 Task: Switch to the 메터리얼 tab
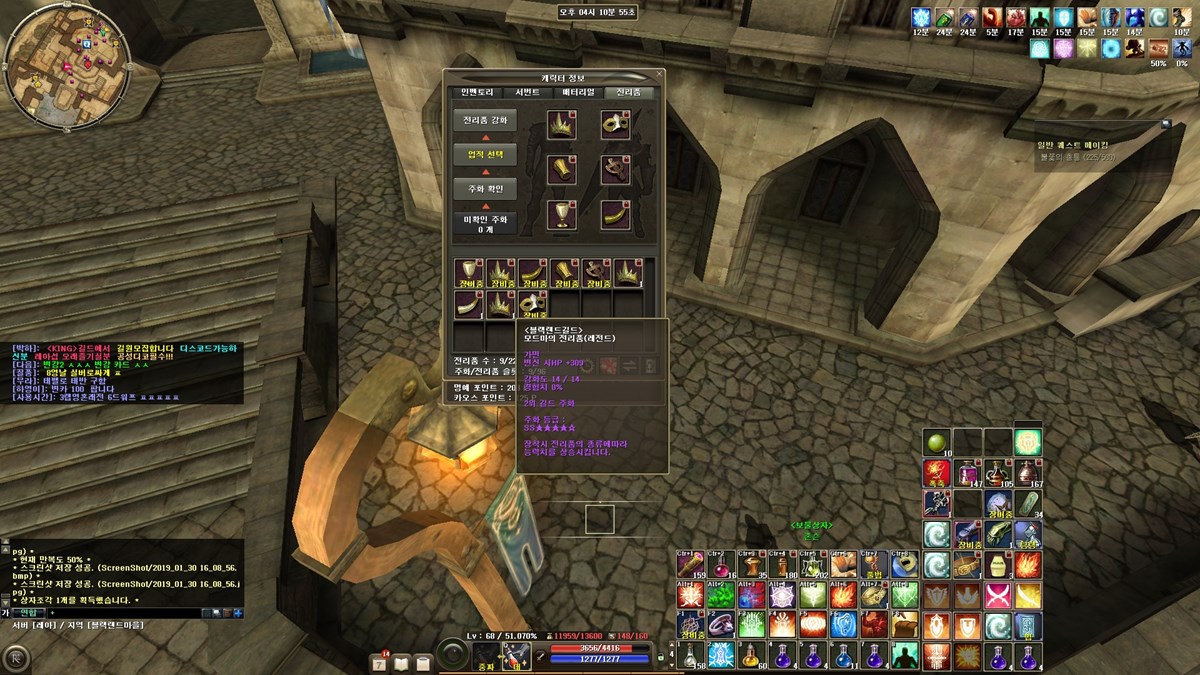point(578,92)
